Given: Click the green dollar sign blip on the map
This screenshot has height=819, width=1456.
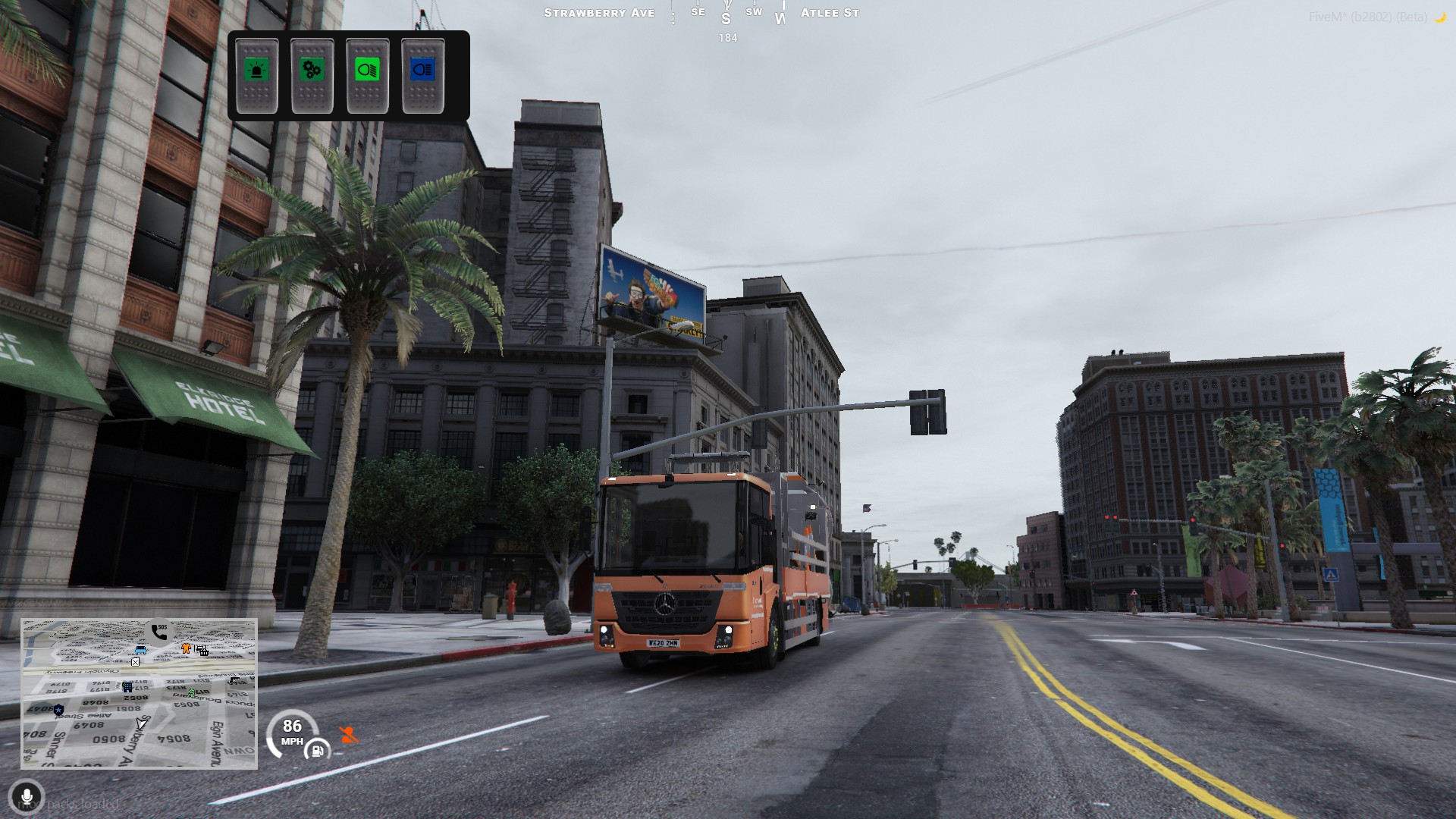Looking at the screenshot, I should pyautogui.click(x=192, y=693).
